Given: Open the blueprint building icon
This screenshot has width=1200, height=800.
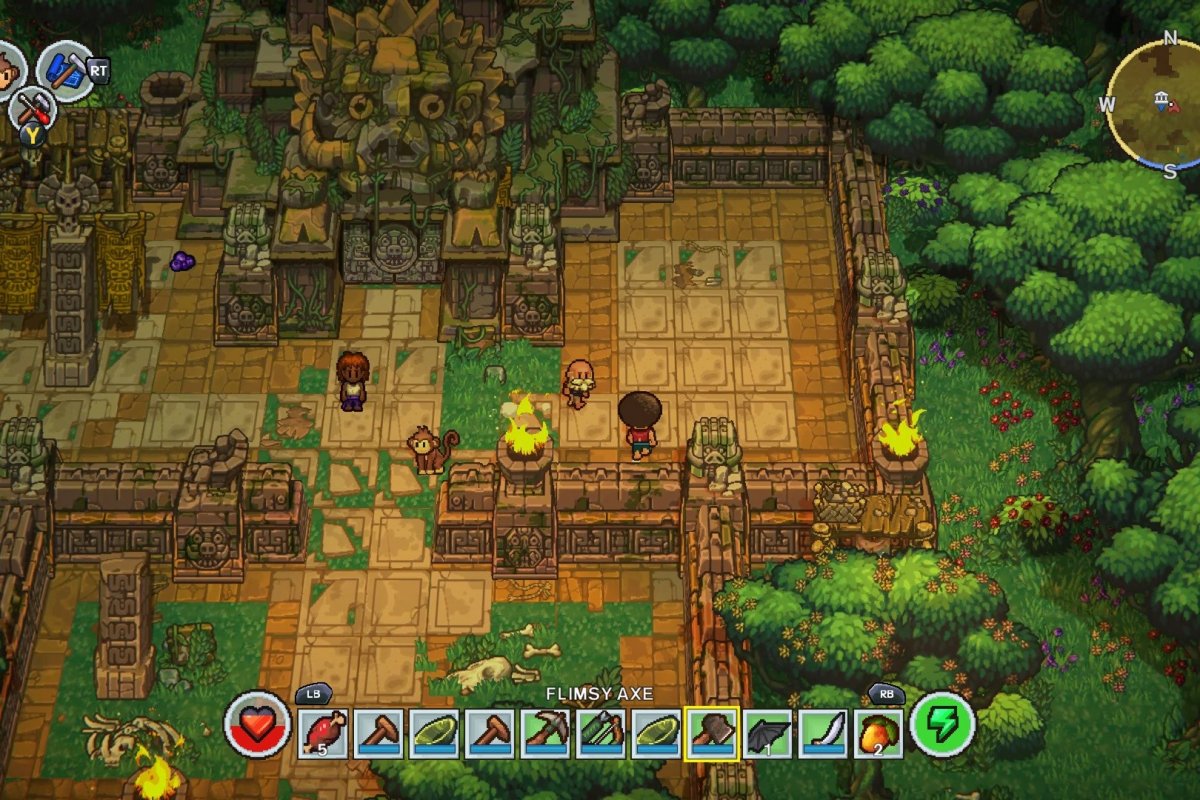Looking at the screenshot, I should pyautogui.click(x=64, y=70).
